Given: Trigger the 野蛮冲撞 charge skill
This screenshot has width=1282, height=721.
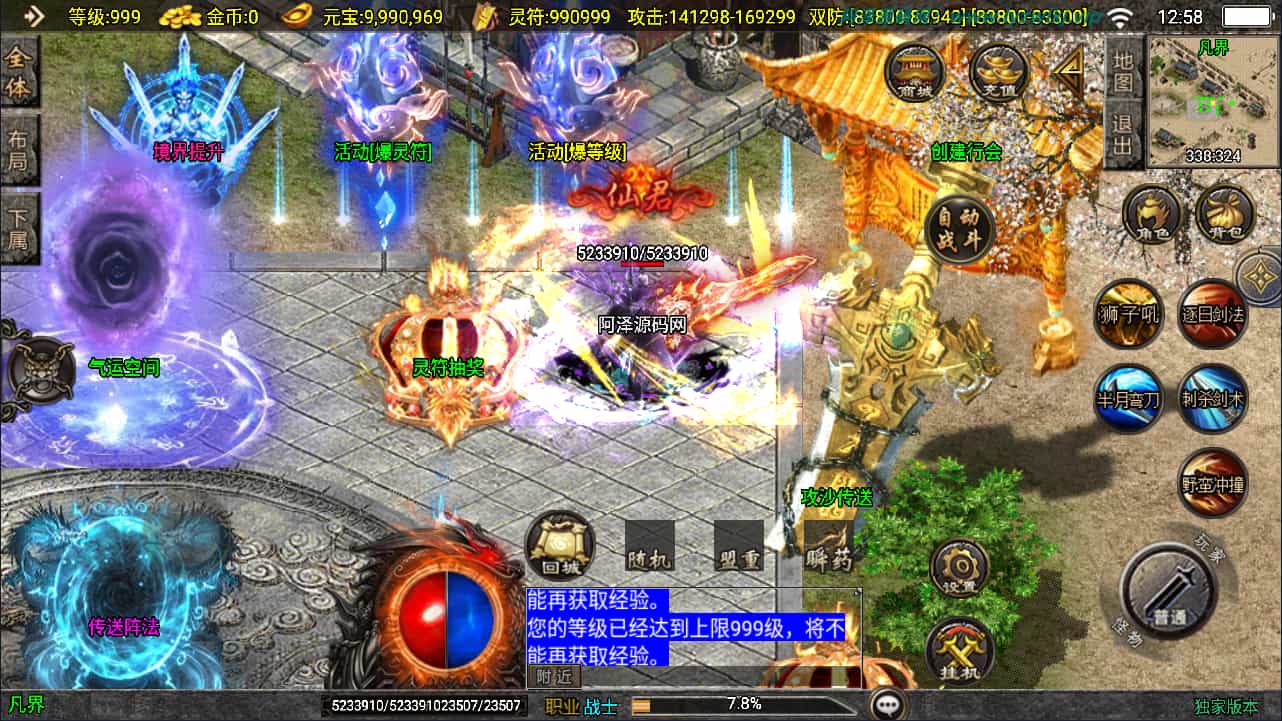Looking at the screenshot, I should 1213,484.
